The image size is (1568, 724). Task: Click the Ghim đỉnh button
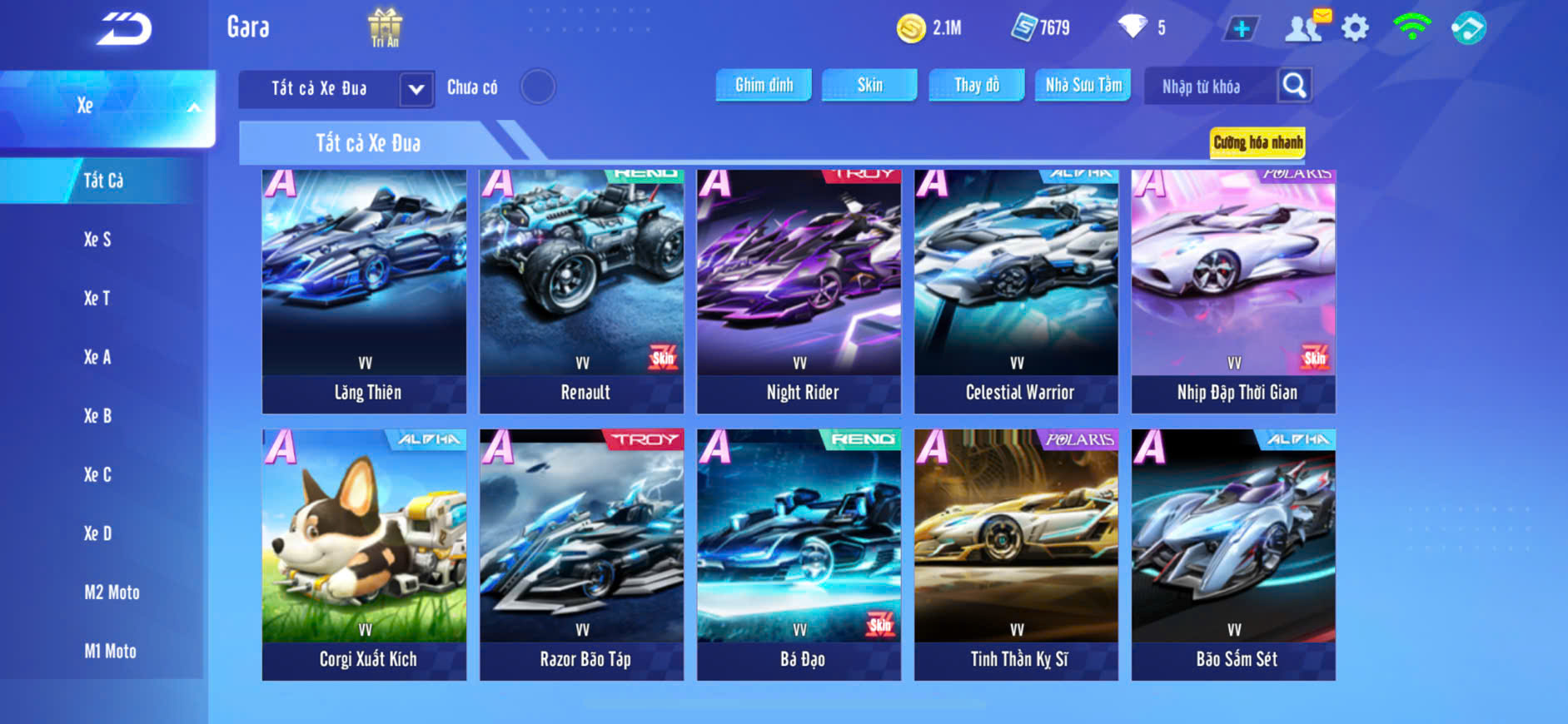764,85
